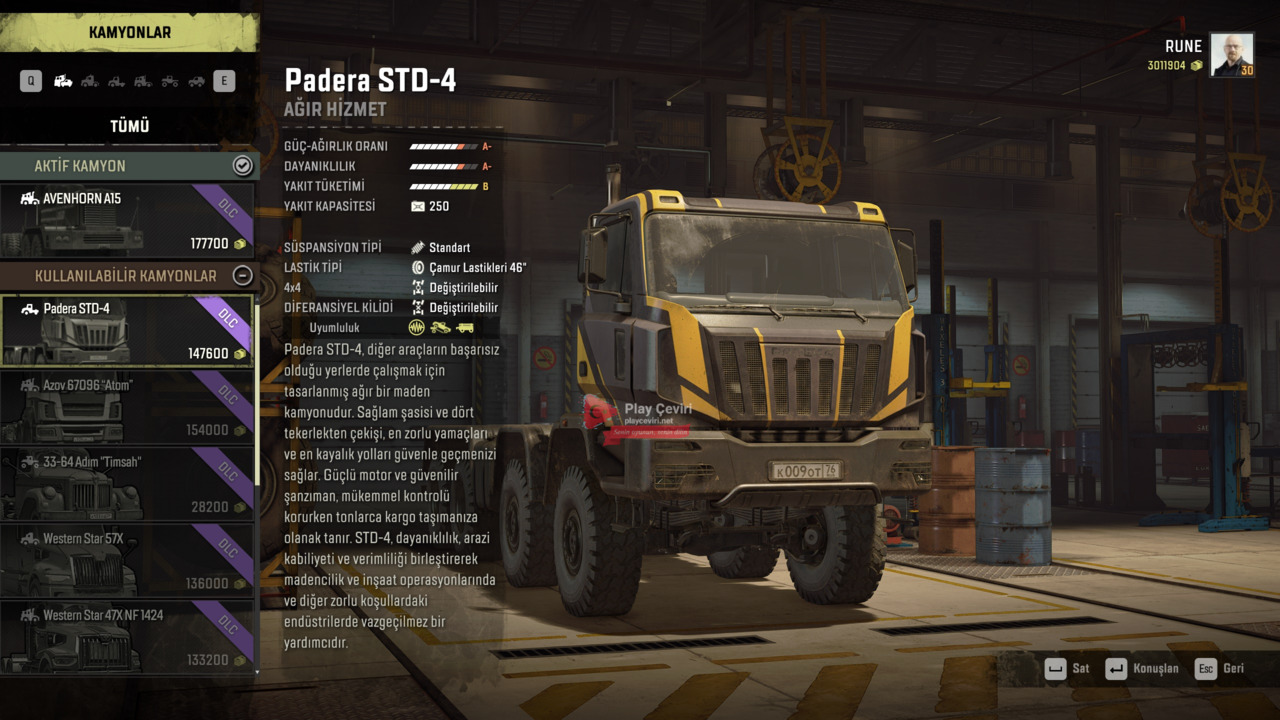Click Sat to sell the truck
The width and height of the screenshot is (1280, 720).
1068,669
